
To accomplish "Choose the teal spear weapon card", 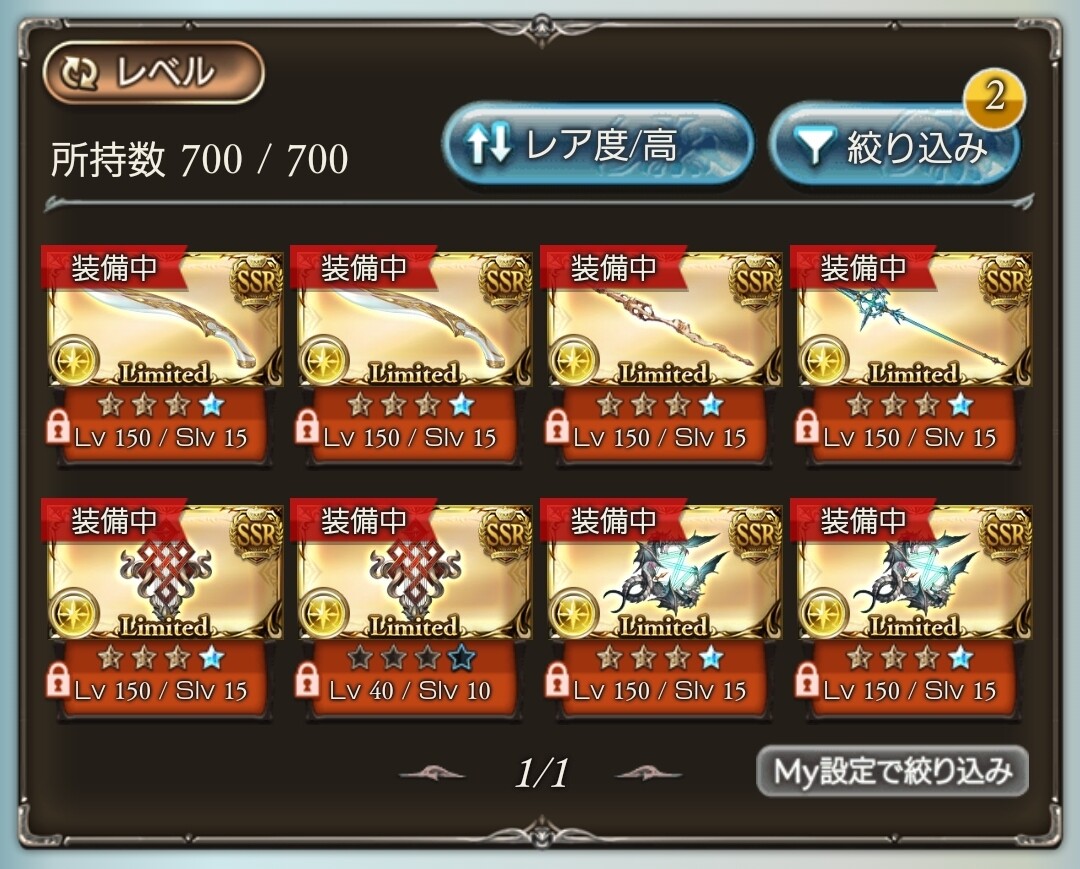I will pyautogui.click(x=913, y=321).
